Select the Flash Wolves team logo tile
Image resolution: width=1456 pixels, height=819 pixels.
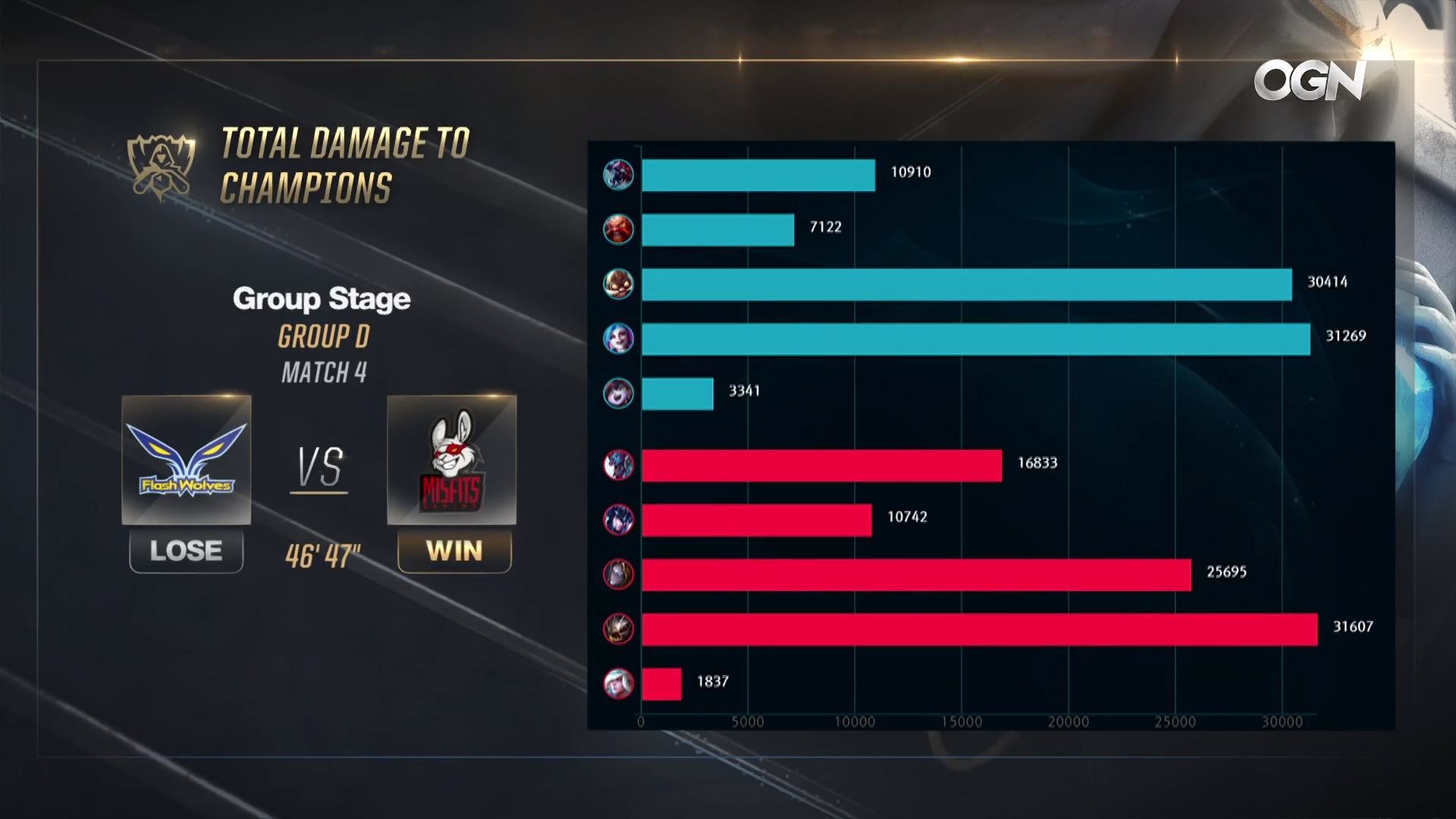tap(187, 460)
